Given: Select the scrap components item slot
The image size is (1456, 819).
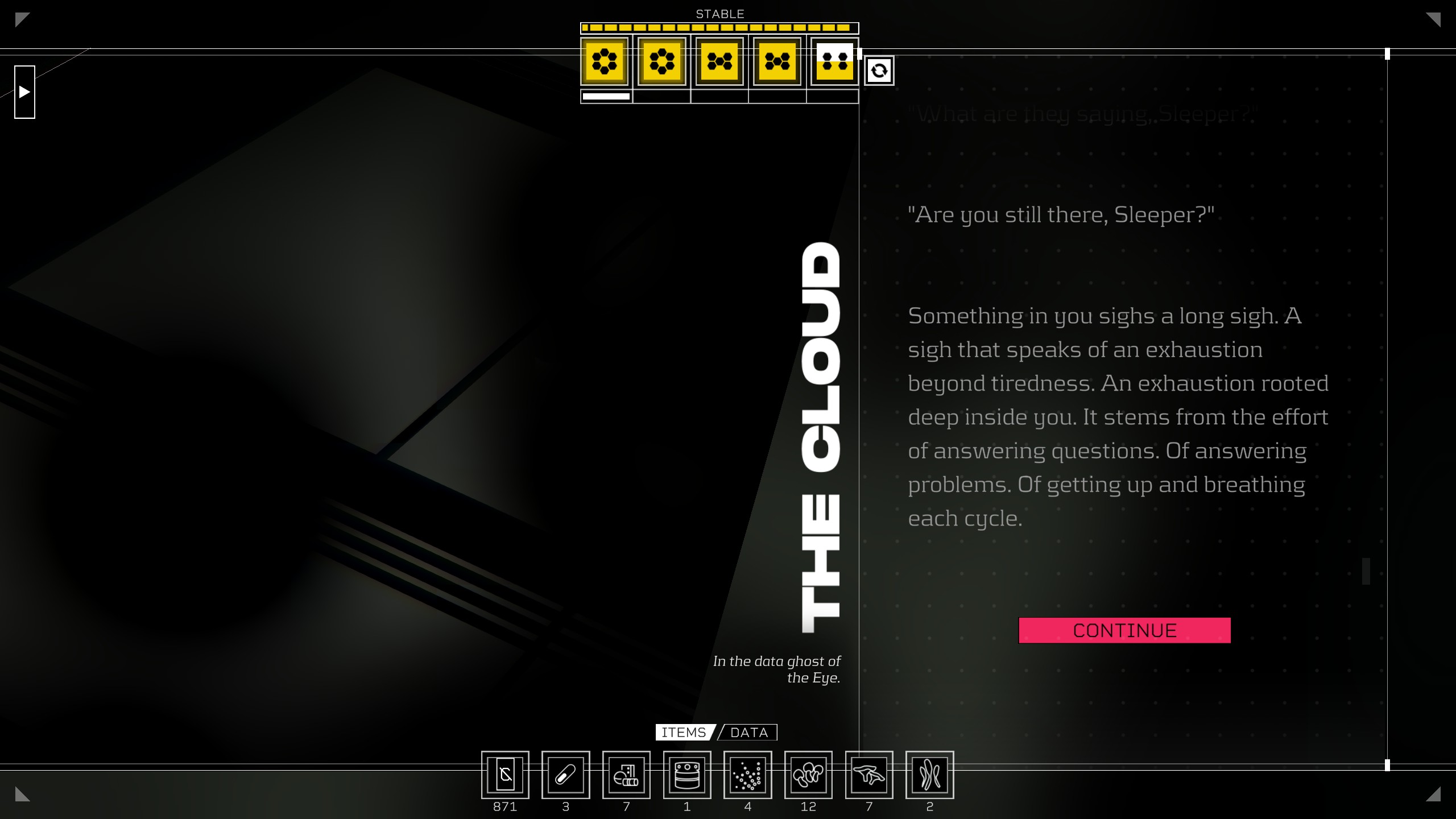Looking at the screenshot, I should coord(626,775).
